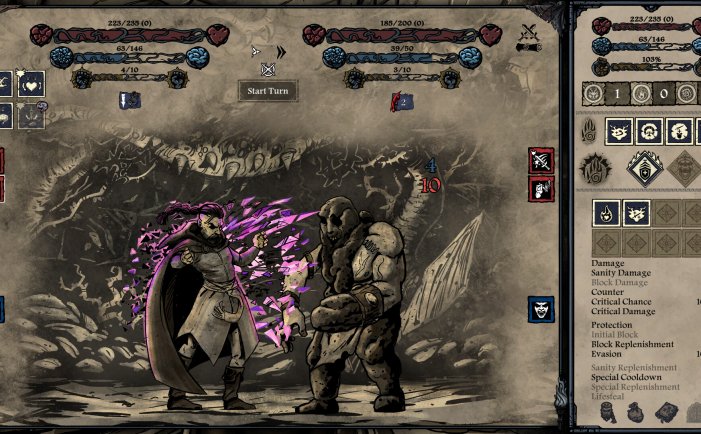The image size is (701, 434).
Task: Select the red hand enemy ability icon
Action: pos(541,187)
